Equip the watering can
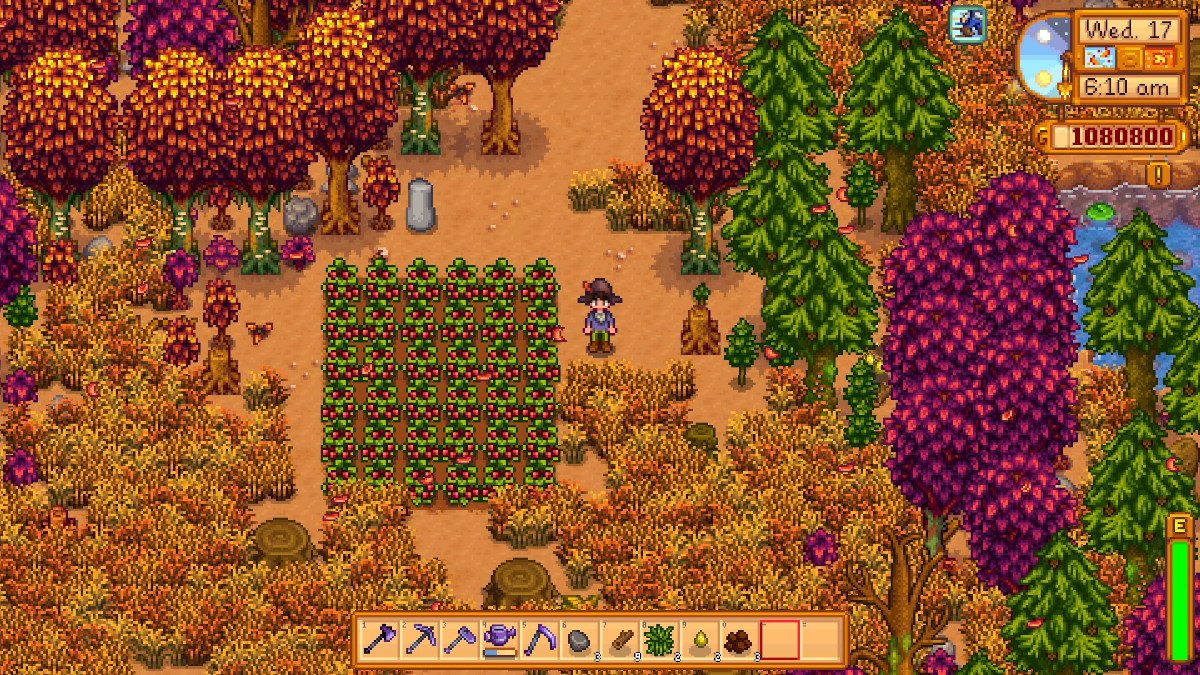 500,639
